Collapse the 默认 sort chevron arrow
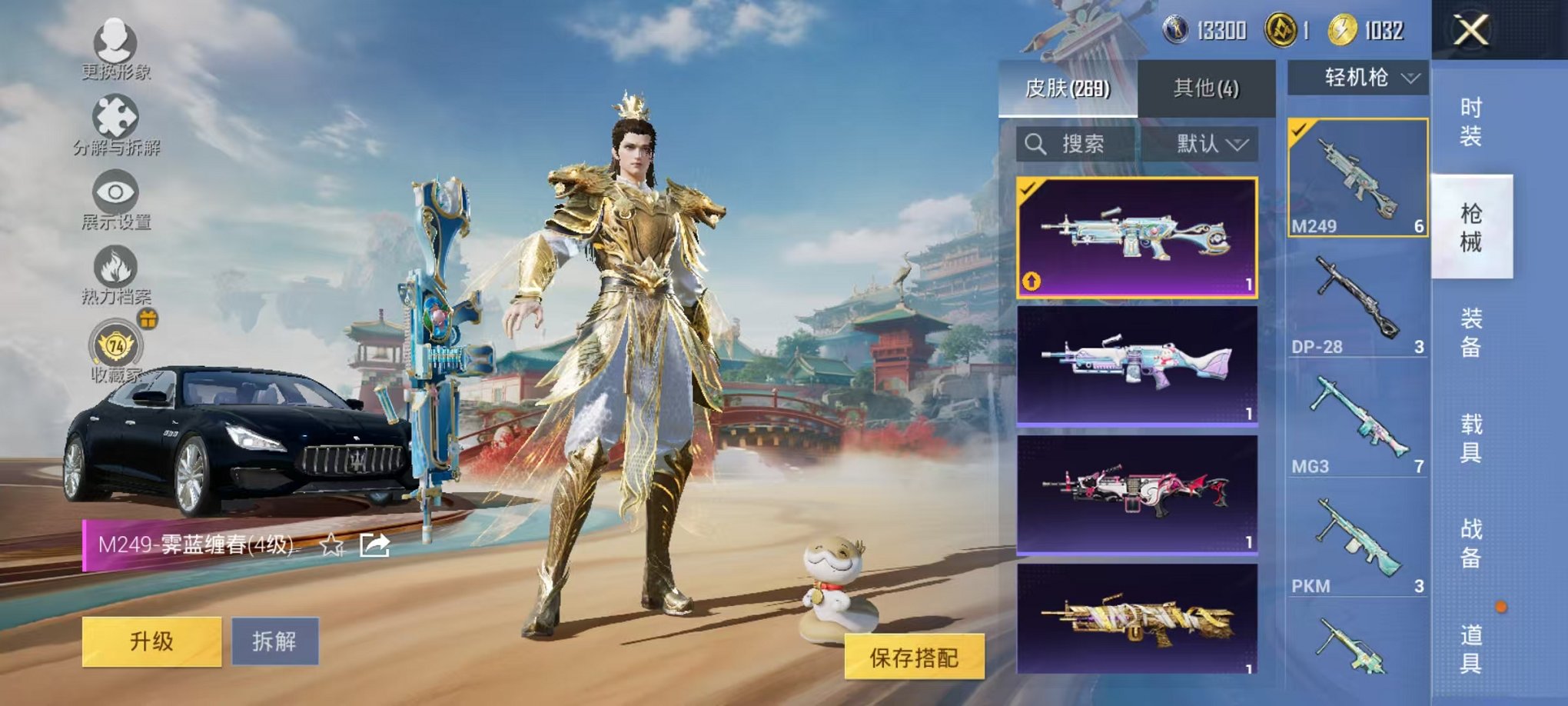 click(x=1237, y=145)
